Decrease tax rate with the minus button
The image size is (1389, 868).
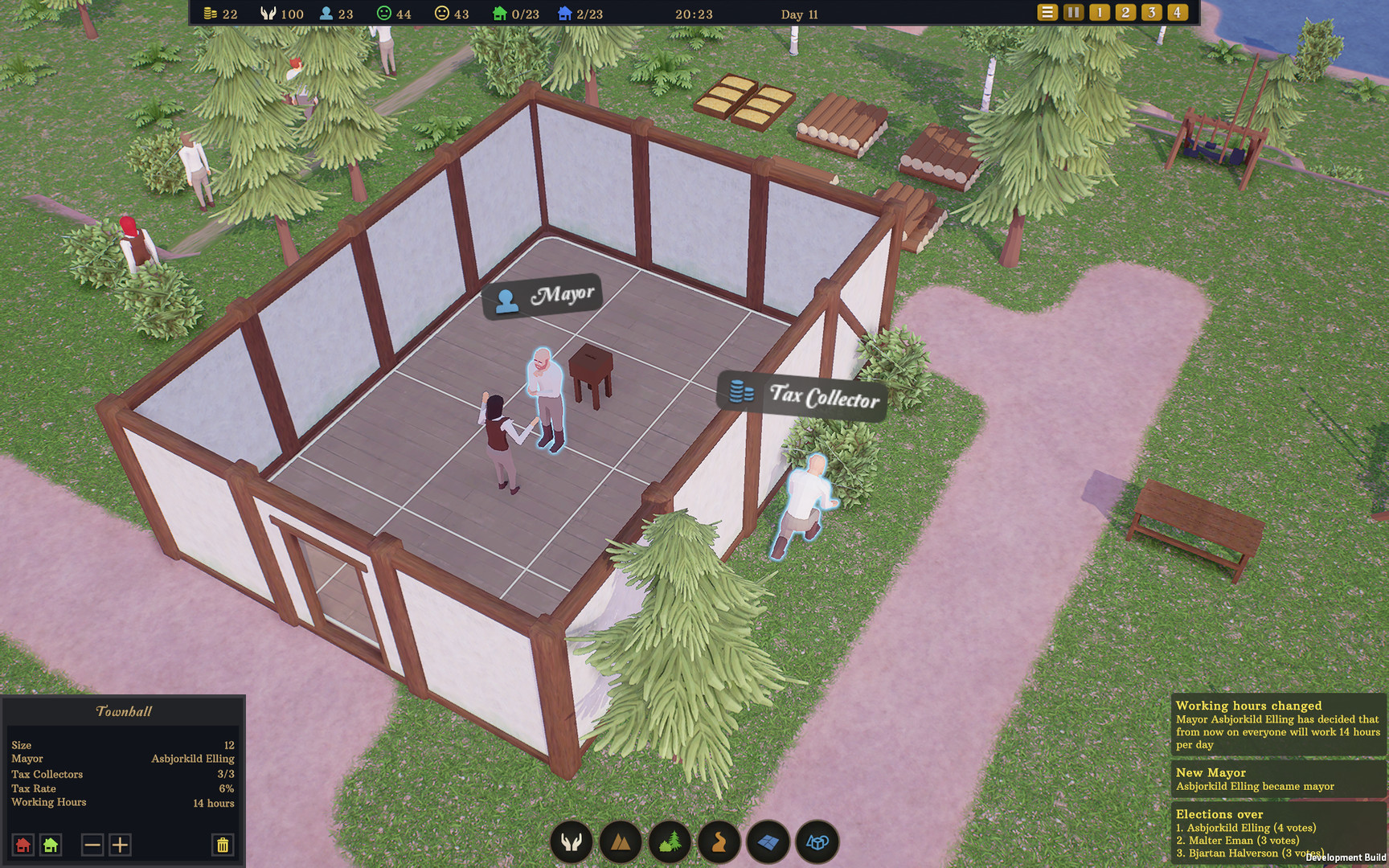click(91, 845)
